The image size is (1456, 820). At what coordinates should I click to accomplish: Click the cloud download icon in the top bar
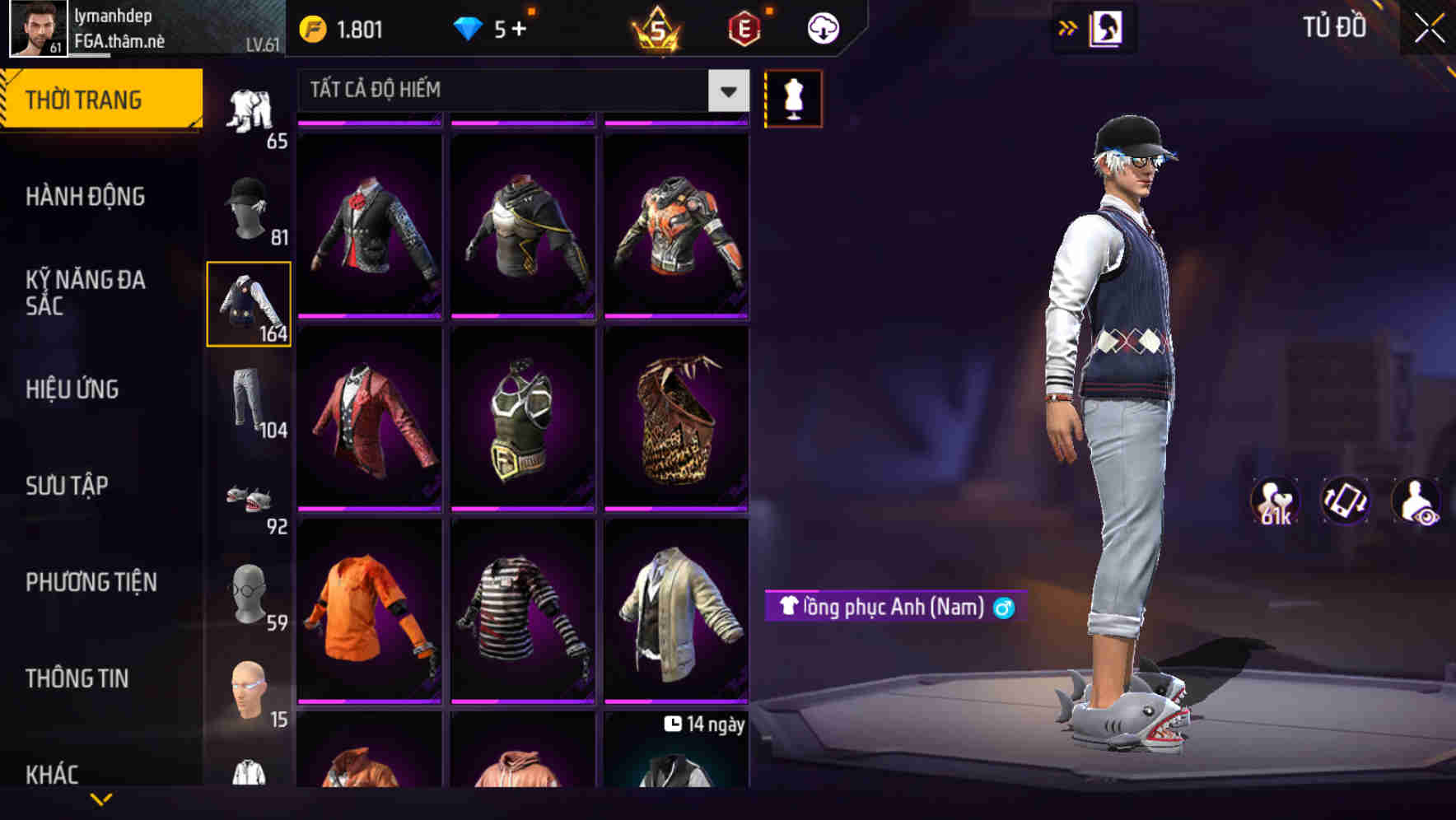(821, 27)
